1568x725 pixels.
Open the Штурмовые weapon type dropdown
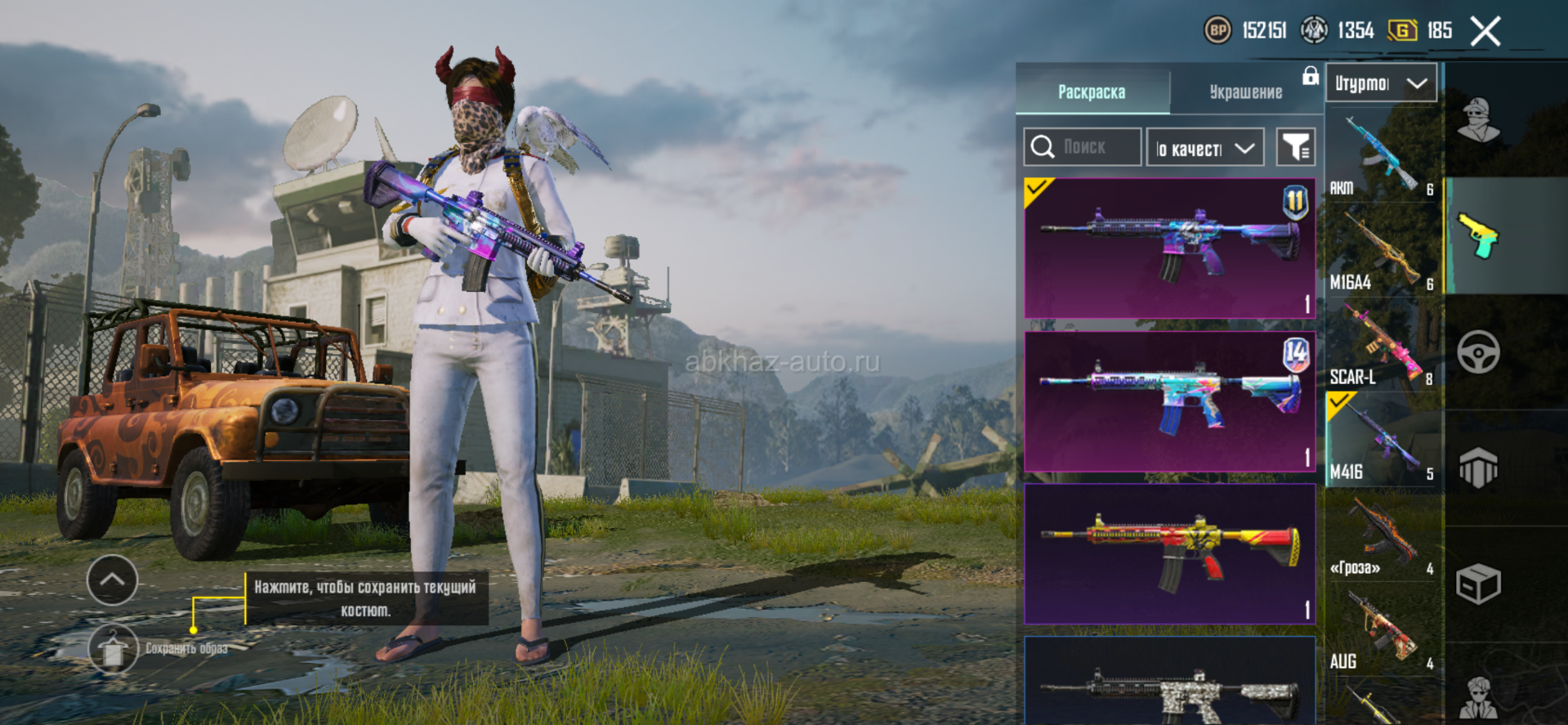(1381, 83)
